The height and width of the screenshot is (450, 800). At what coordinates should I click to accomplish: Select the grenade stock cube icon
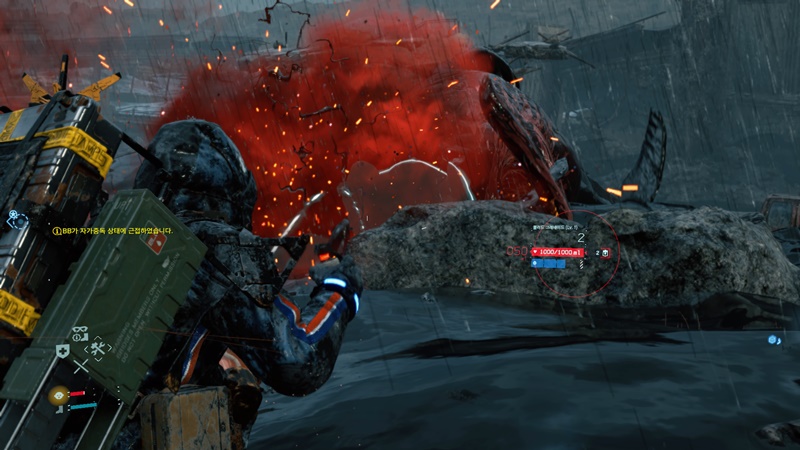[607, 253]
